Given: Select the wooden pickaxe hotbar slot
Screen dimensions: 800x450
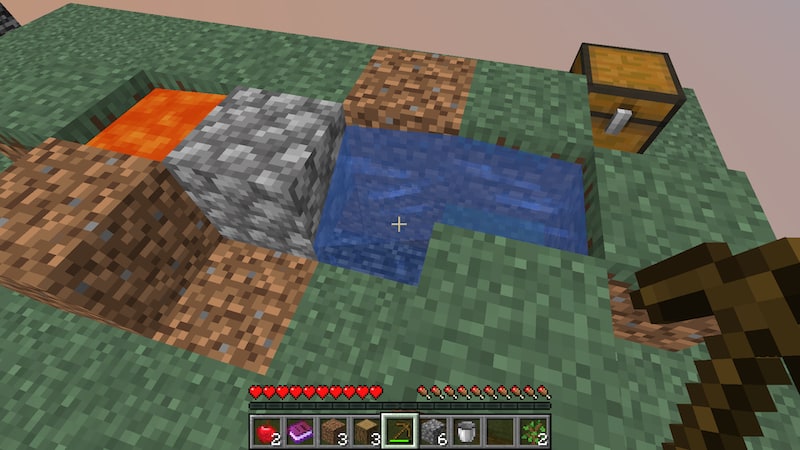Looking at the screenshot, I should (400, 431).
